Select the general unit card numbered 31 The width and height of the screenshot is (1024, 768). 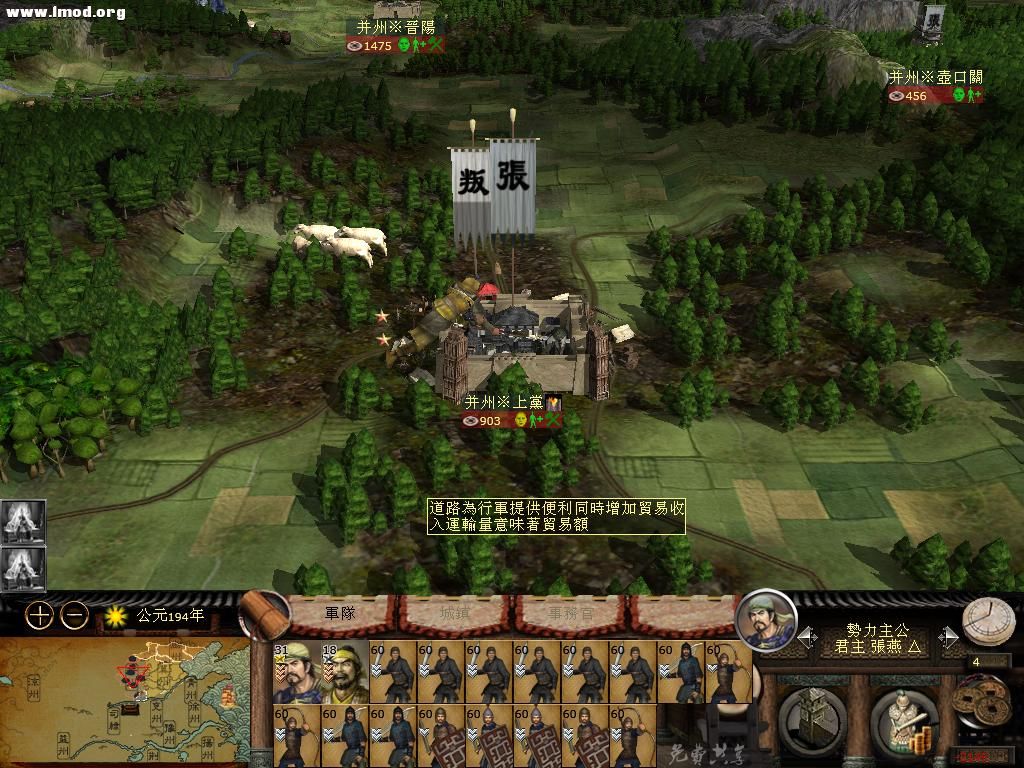(296, 672)
